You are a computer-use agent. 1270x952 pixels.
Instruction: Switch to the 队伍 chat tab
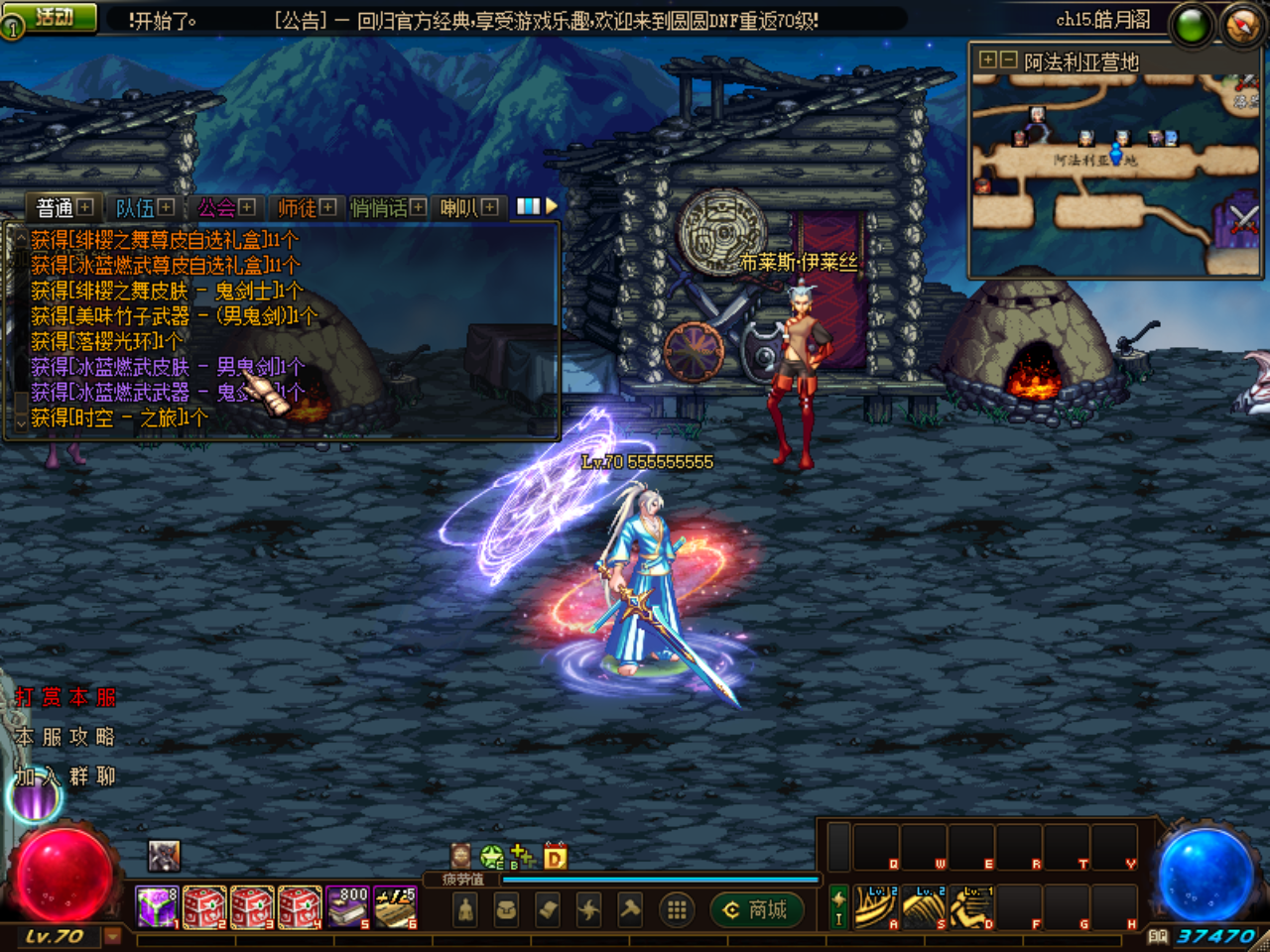coord(135,207)
